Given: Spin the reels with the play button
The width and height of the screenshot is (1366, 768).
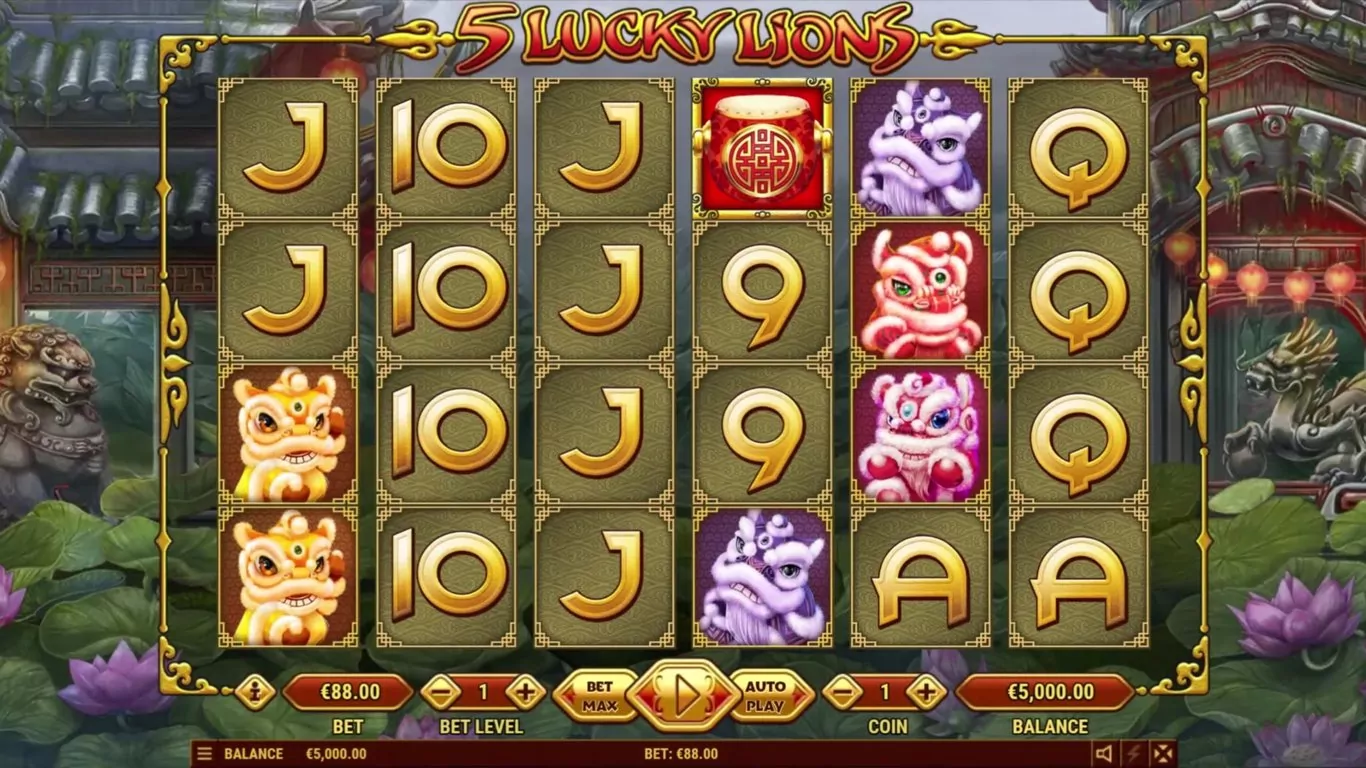Looking at the screenshot, I should [x=683, y=694].
